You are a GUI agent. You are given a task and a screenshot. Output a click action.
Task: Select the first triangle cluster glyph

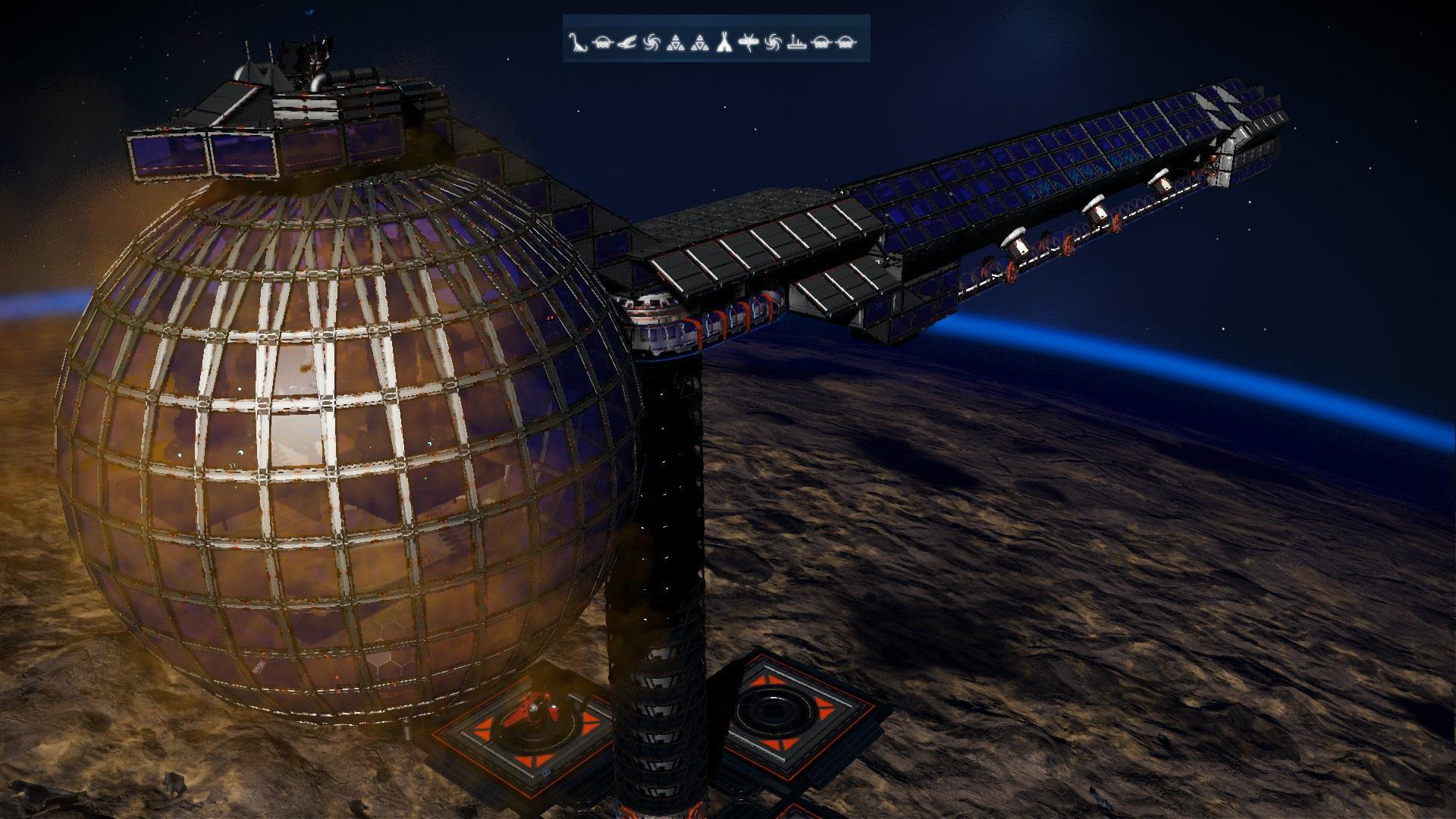[x=676, y=43]
